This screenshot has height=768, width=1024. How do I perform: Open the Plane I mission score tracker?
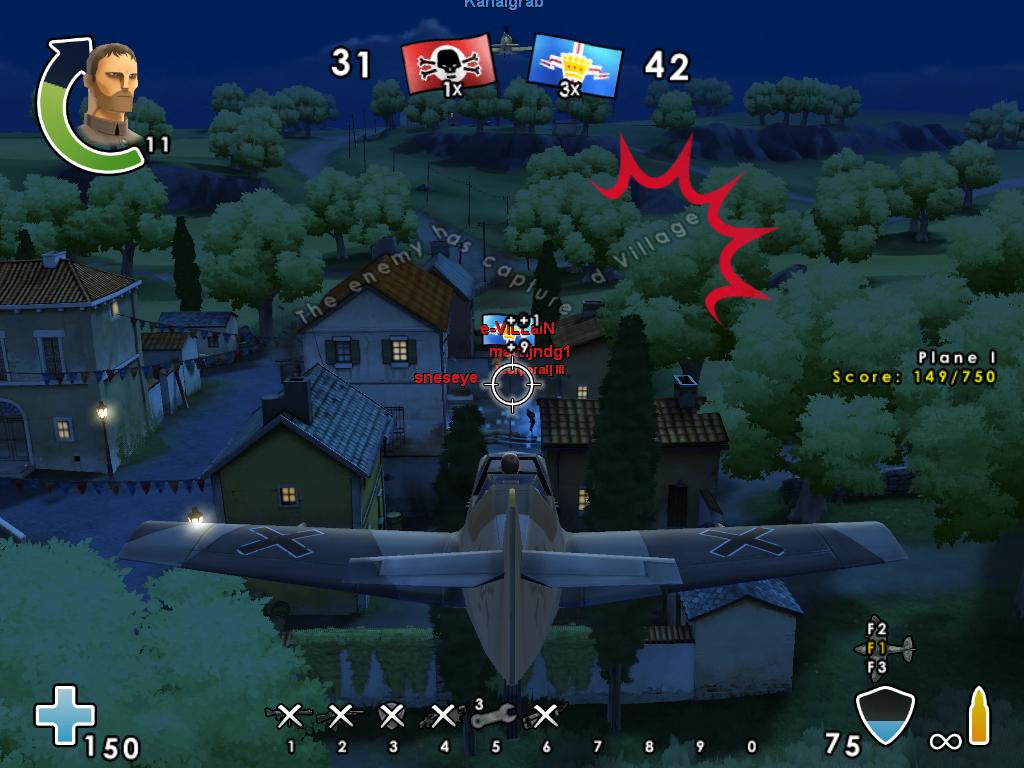click(914, 368)
